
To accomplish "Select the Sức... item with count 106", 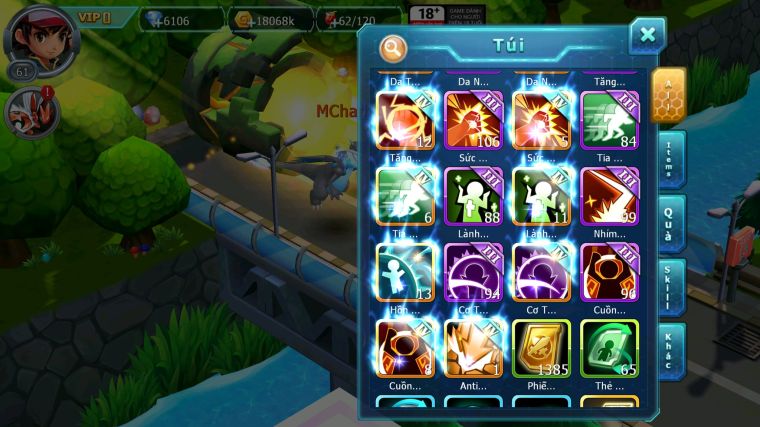I will (x=473, y=120).
